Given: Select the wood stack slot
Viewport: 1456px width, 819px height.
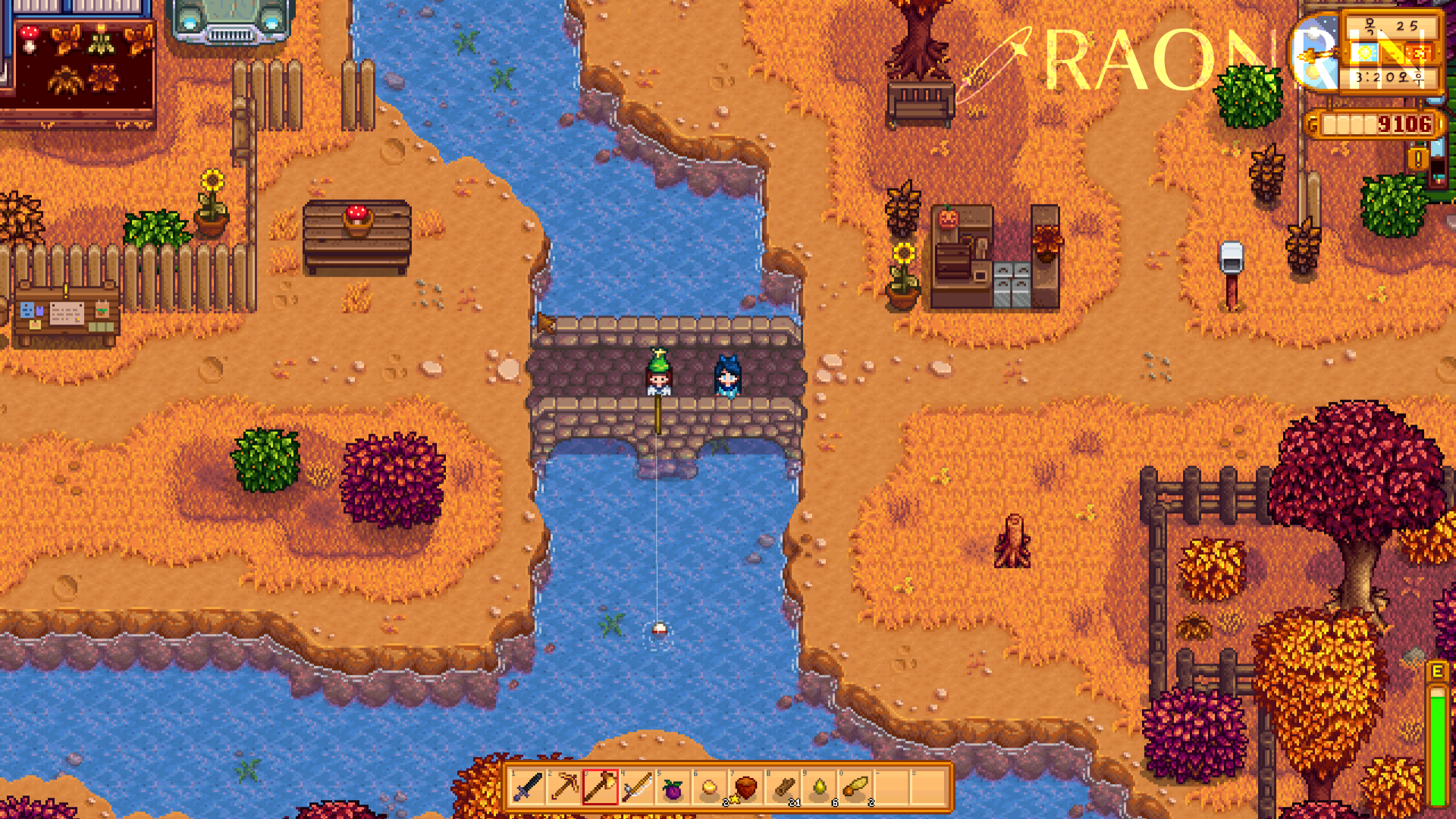Looking at the screenshot, I should point(783,788).
